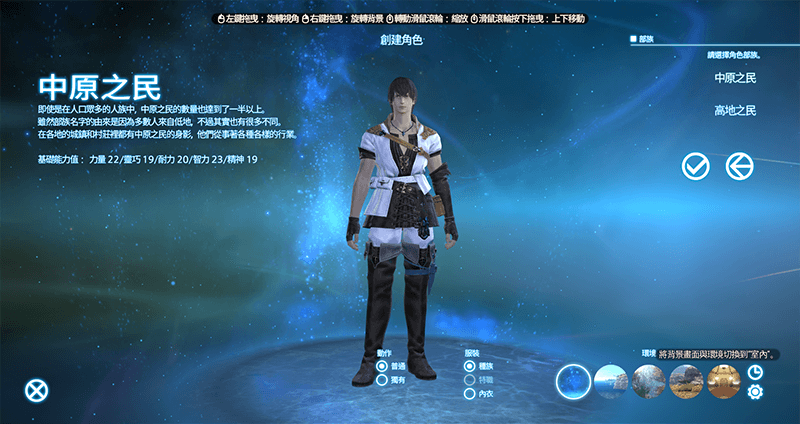Select the 普通 action radio button
This screenshot has height=424, width=800.
pos(382,367)
